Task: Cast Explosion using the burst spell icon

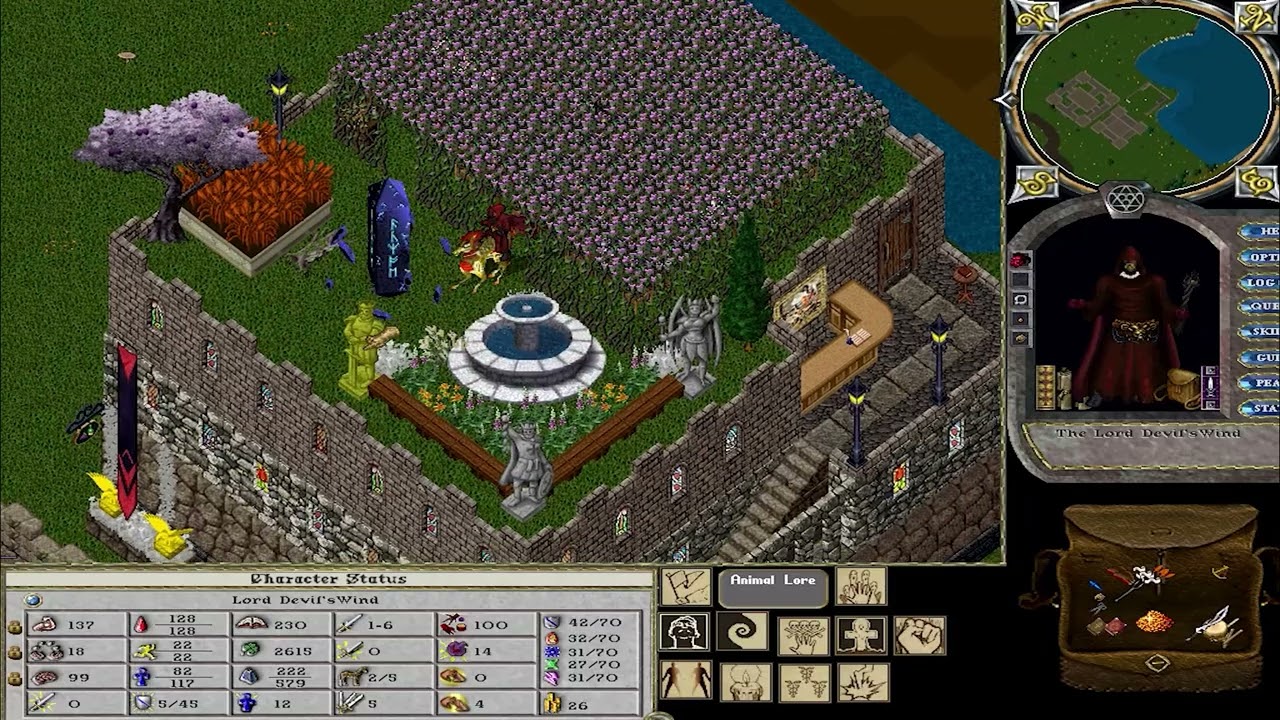Action: [x=863, y=683]
